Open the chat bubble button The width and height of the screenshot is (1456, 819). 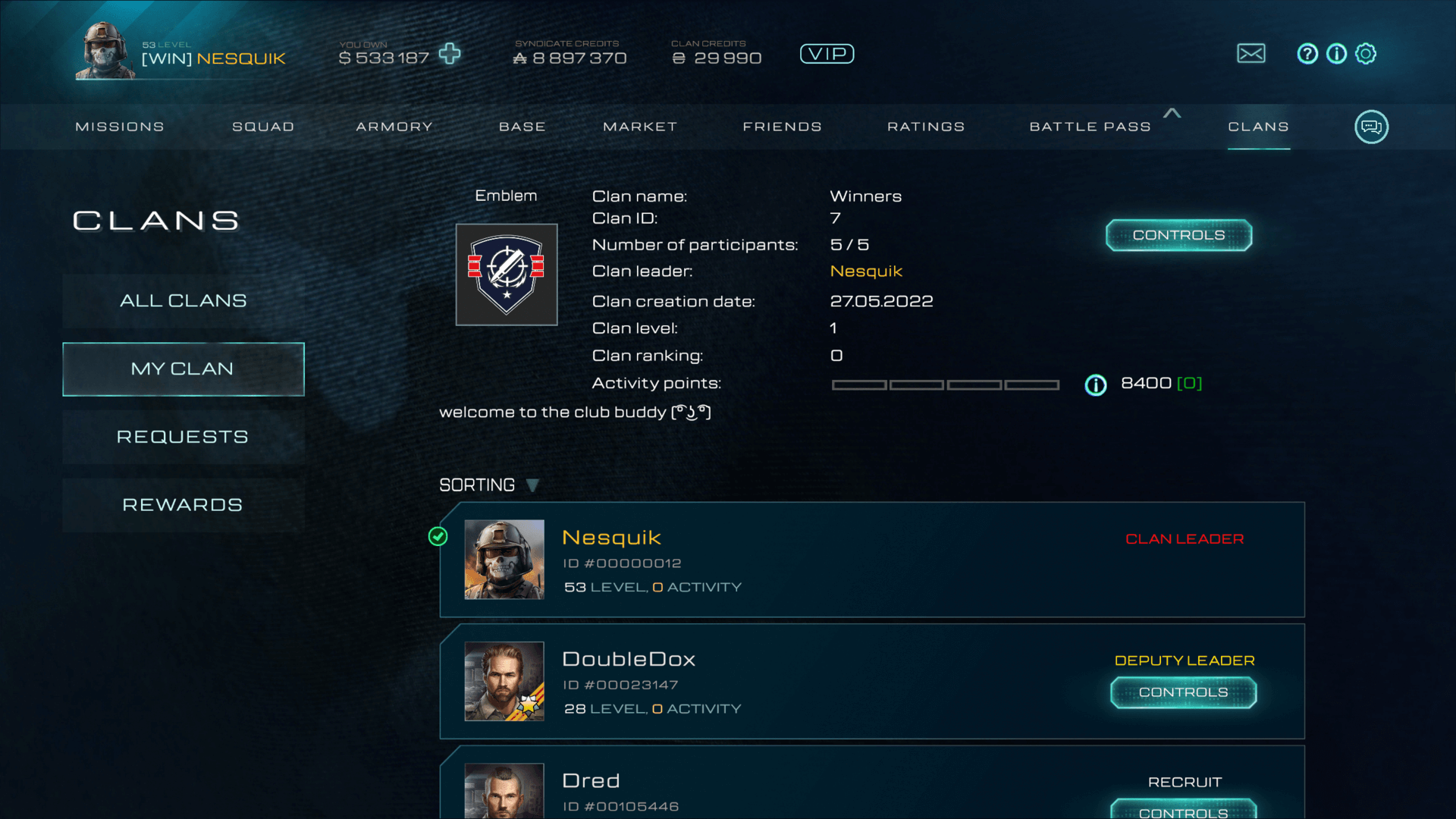pyautogui.click(x=1371, y=127)
